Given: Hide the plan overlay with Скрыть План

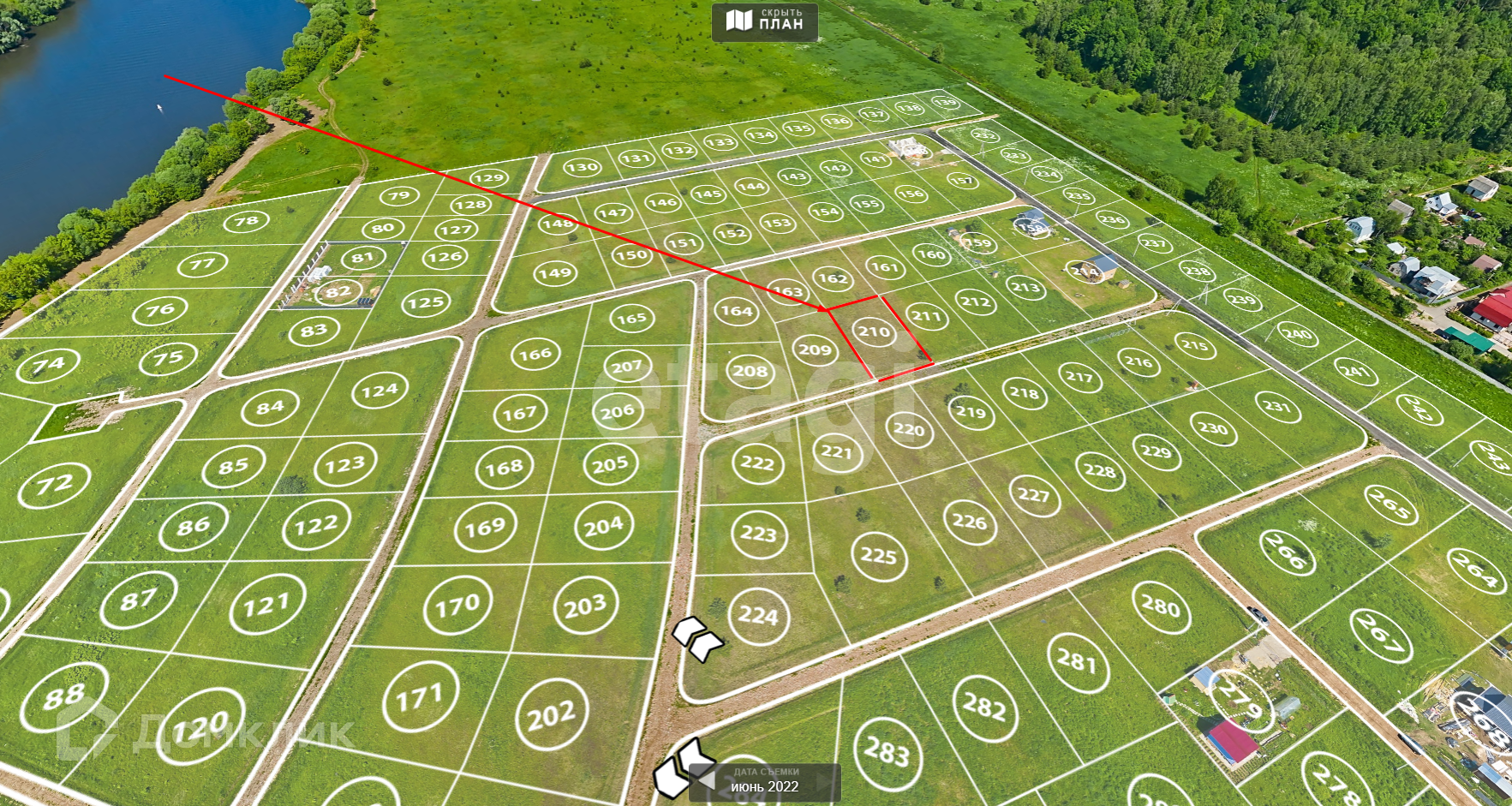Looking at the screenshot, I should click(x=765, y=21).
